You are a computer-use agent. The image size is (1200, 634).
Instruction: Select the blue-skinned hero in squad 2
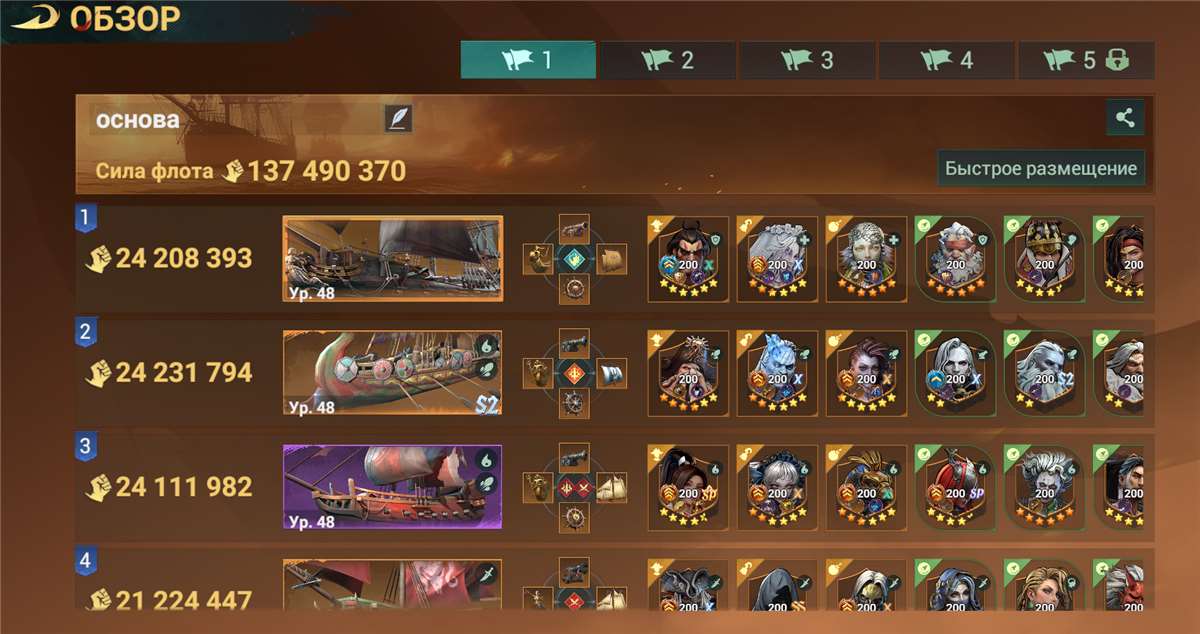coord(777,373)
